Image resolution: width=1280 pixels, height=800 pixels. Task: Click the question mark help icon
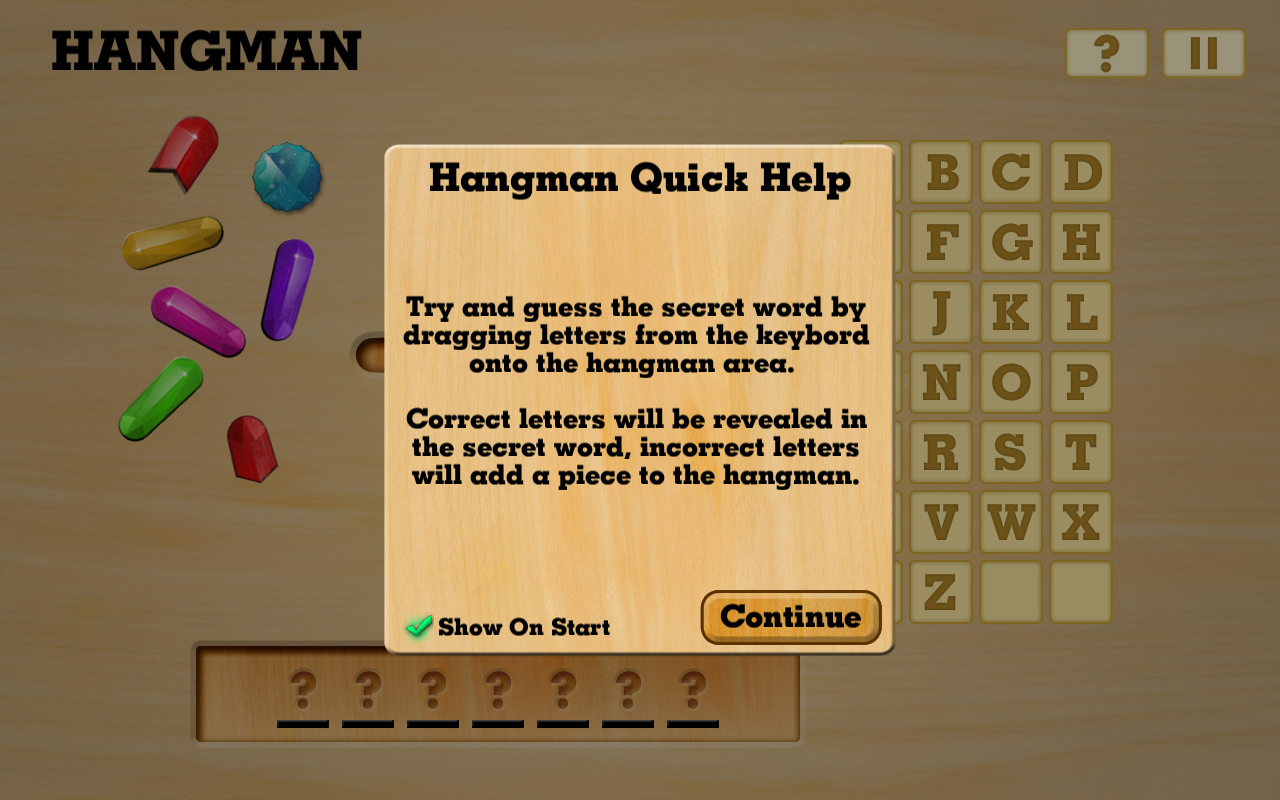[x=1106, y=53]
